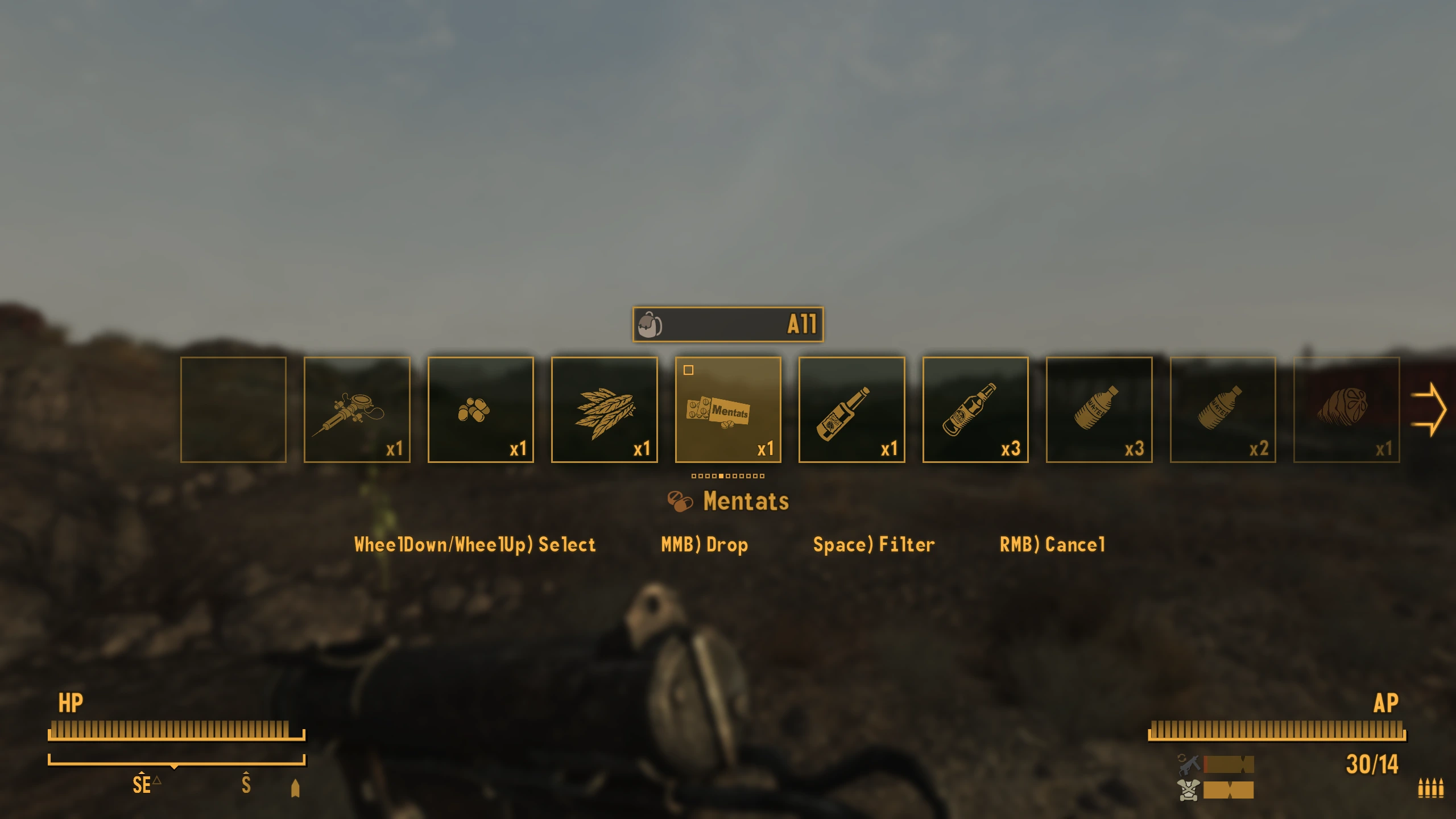Image resolution: width=1456 pixels, height=819 pixels.
Task: Pick the water bottle stack of three
Action: click(1099, 409)
